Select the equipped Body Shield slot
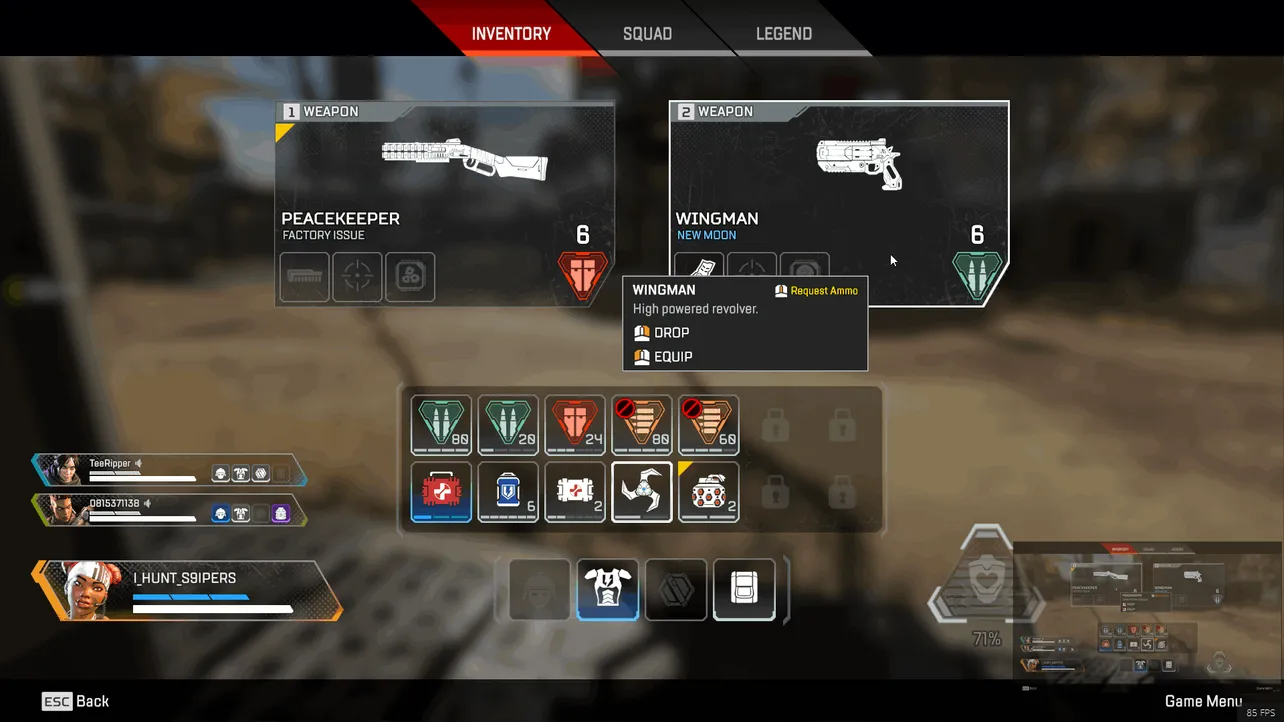1284x722 pixels. [607, 589]
